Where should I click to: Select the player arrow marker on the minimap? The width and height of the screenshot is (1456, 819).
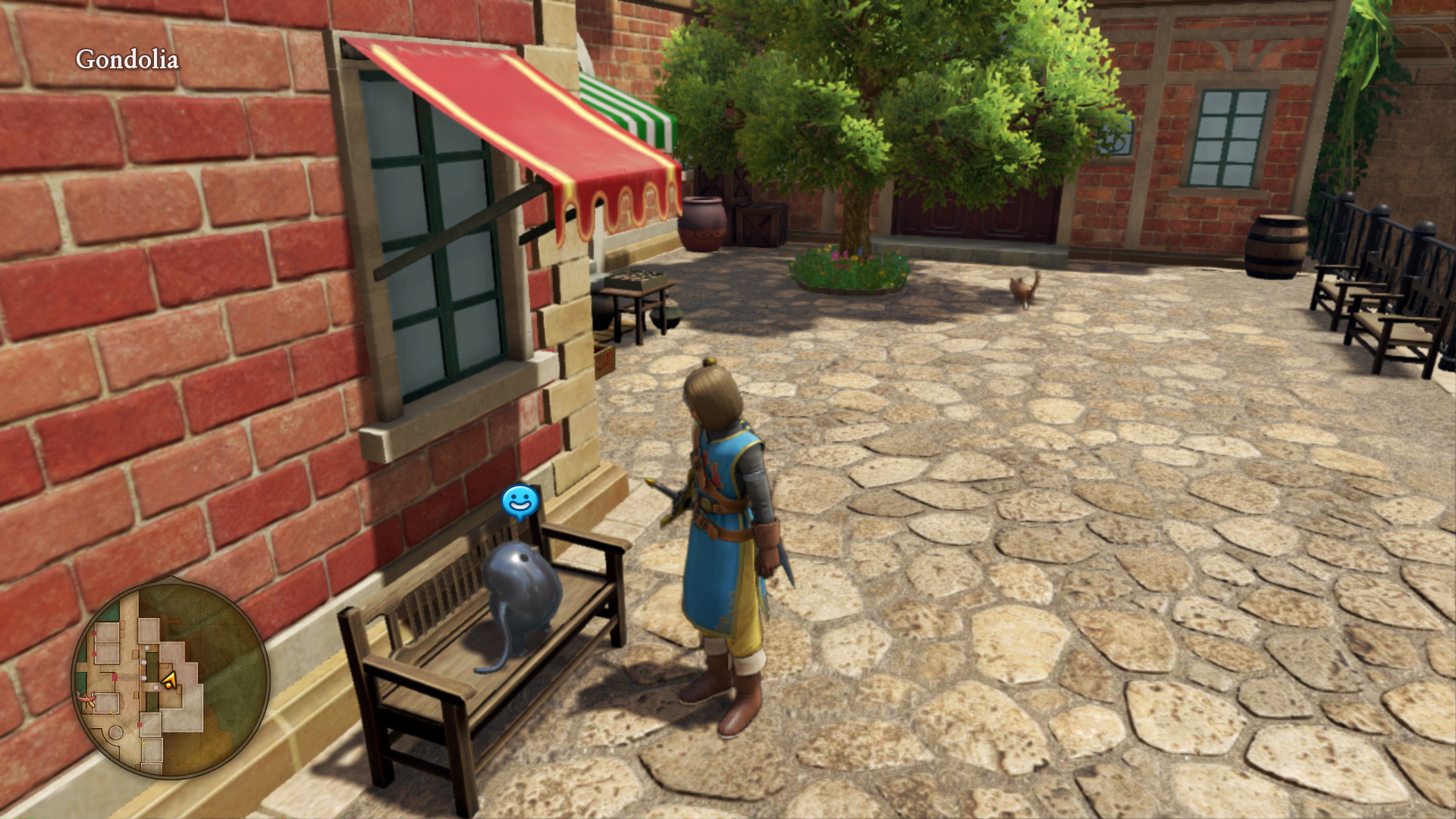coord(169,679)
